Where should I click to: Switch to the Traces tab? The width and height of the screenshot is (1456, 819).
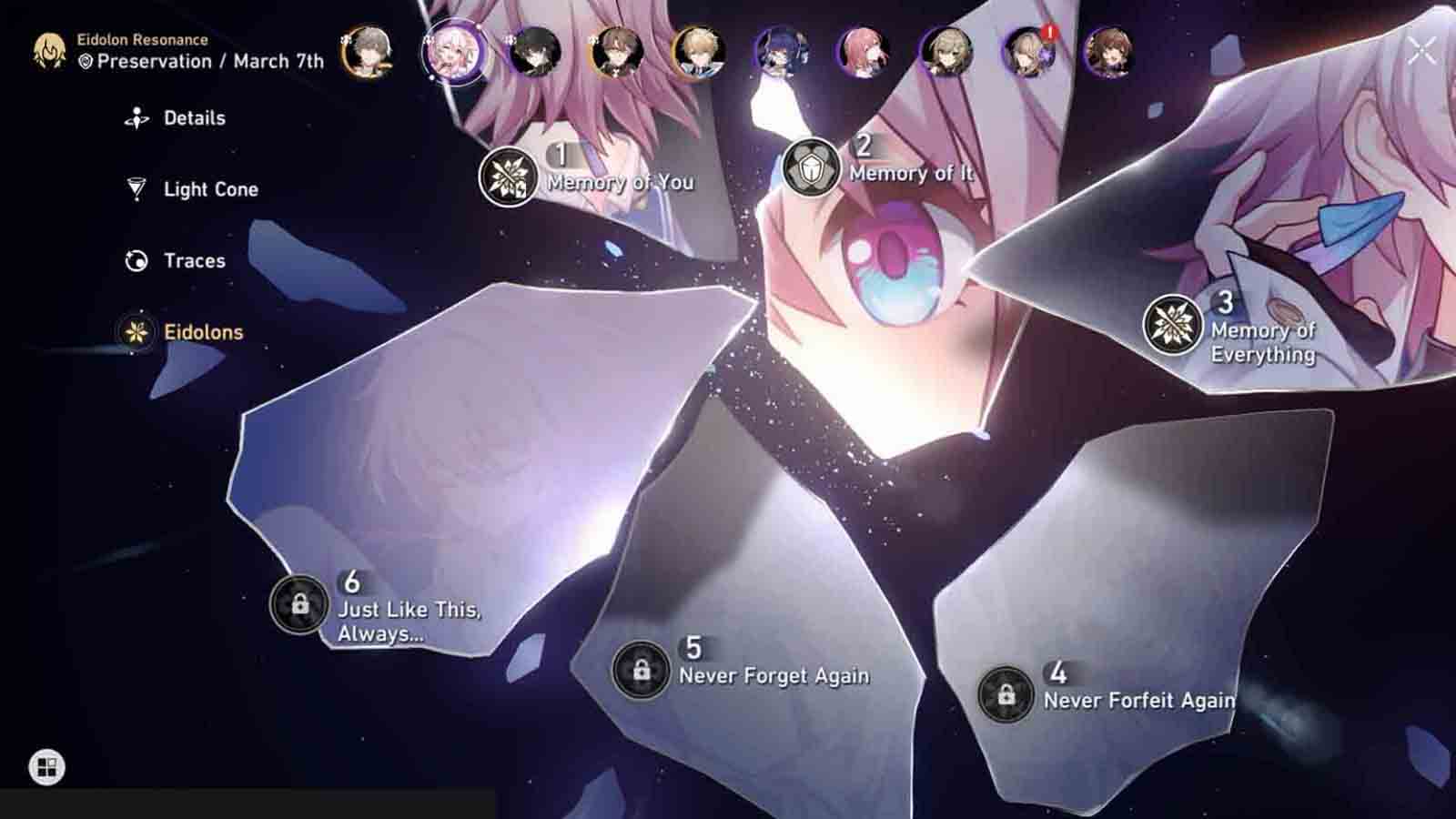coord(194,260)
